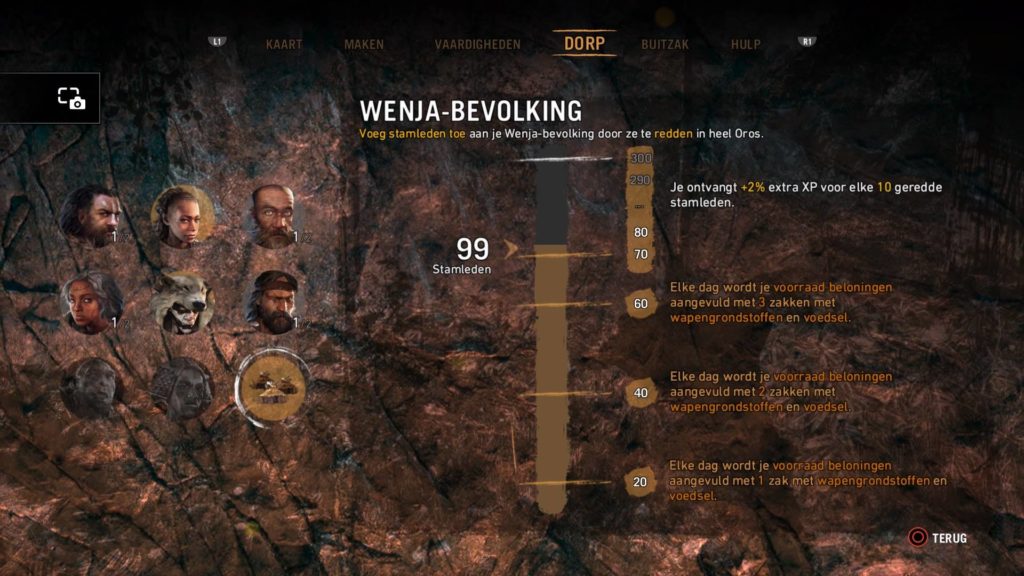The height and width of the screenshot is (576, 1024).
Task: Select the greyed-out portrait with patterned headwrap
Action: (182, 388)
